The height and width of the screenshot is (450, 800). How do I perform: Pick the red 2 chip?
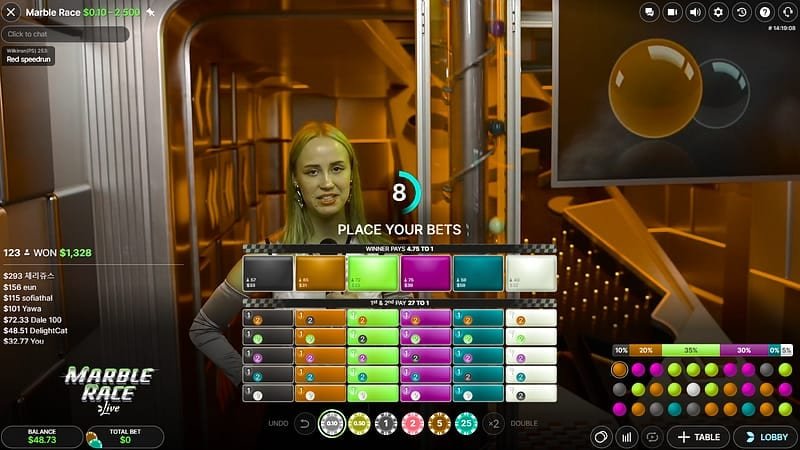click(413, 423)
